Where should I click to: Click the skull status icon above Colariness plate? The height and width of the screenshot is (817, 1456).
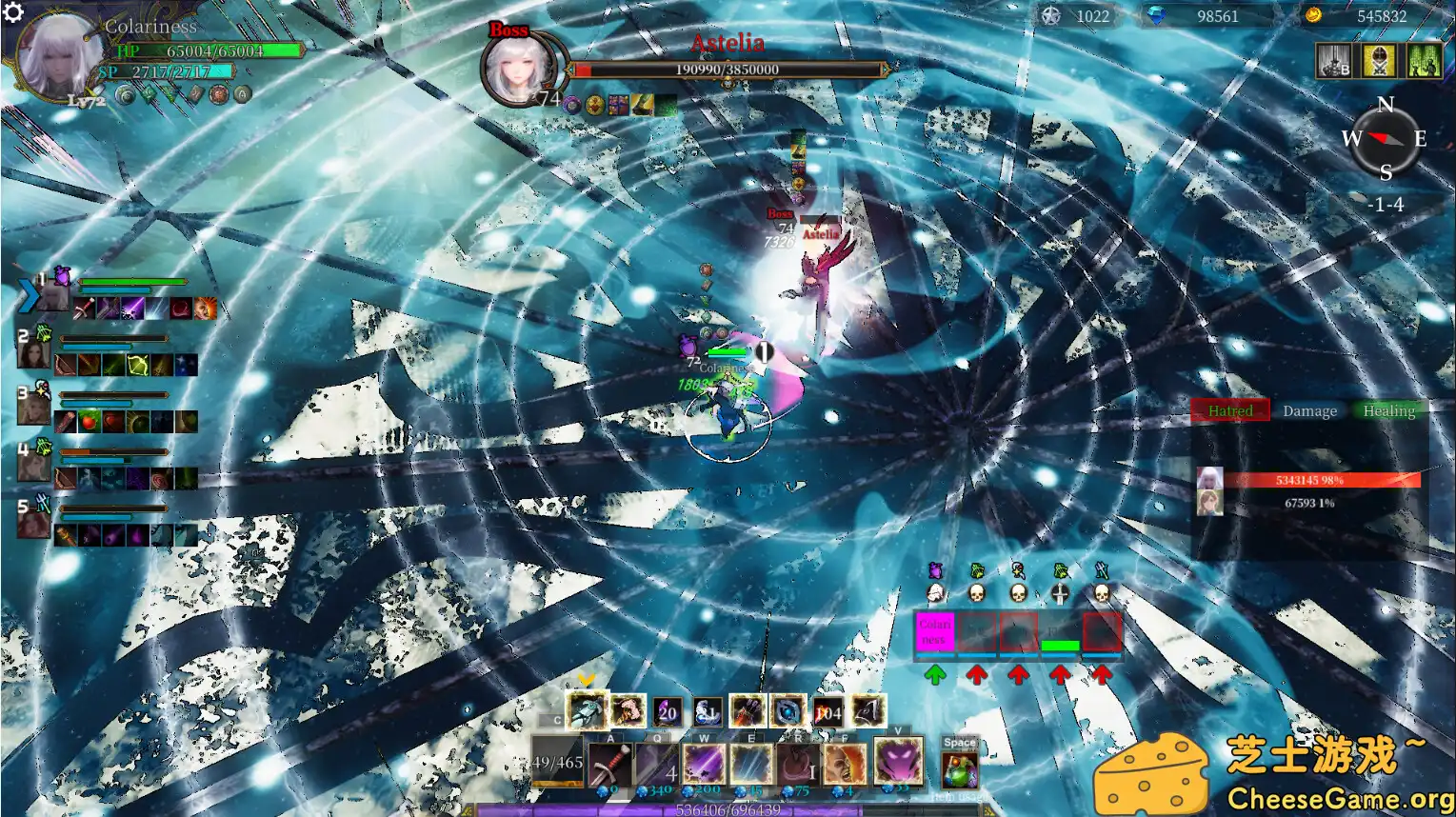(936, 592)
